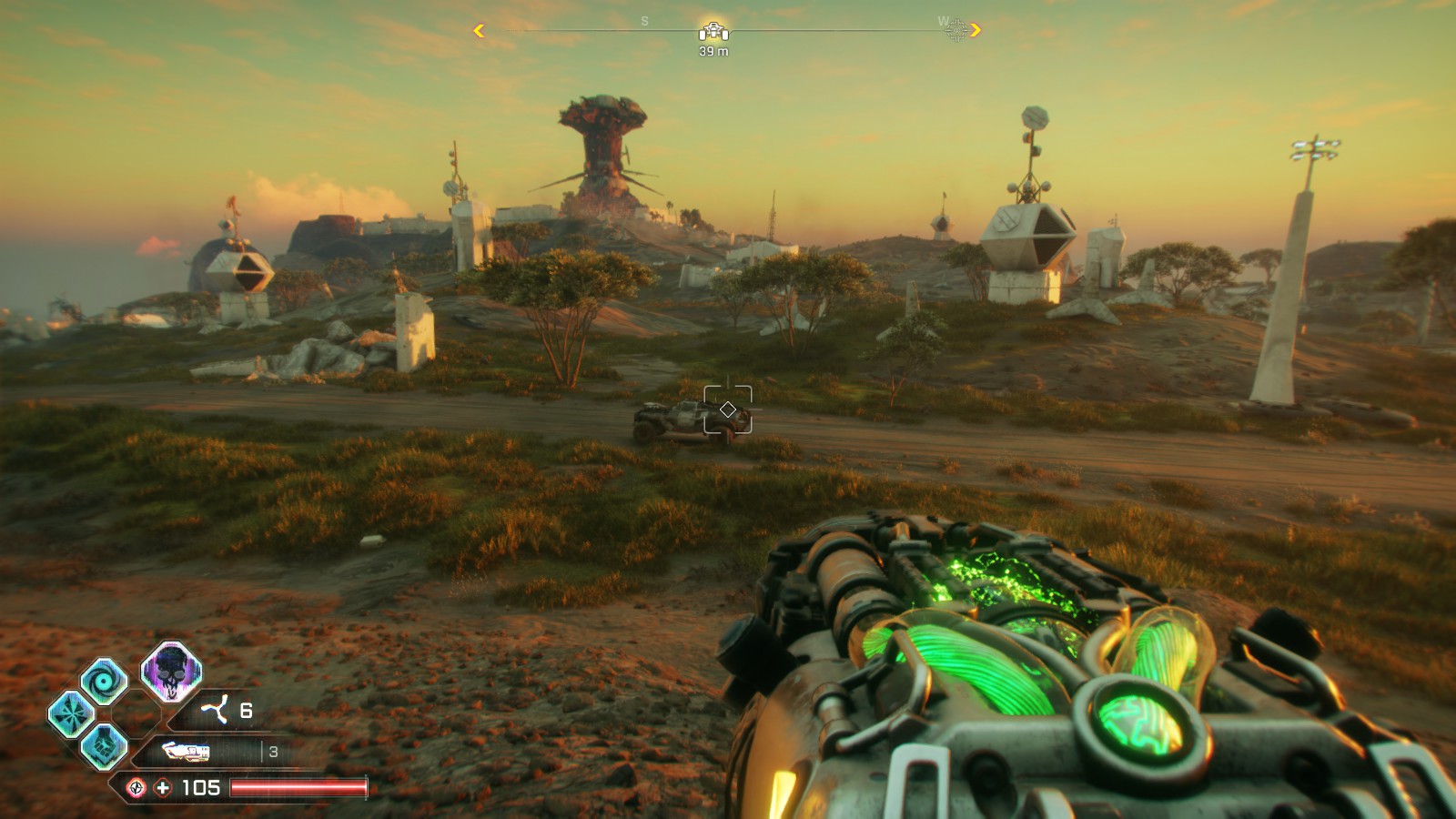
Task: Activate the Shatter burst ability
Action: coord(71,713)
